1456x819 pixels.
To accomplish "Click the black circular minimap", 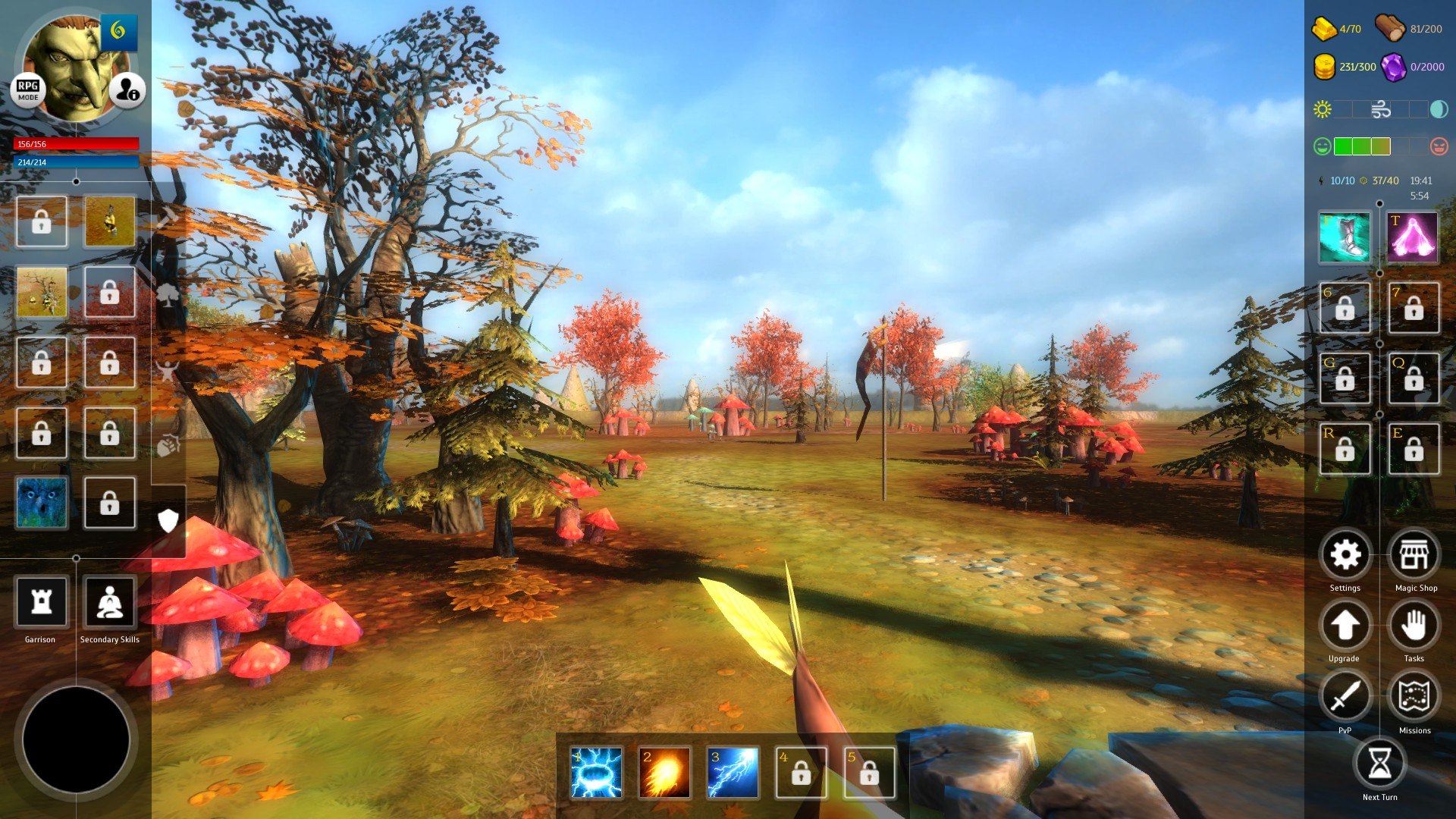I will [76, 739].
